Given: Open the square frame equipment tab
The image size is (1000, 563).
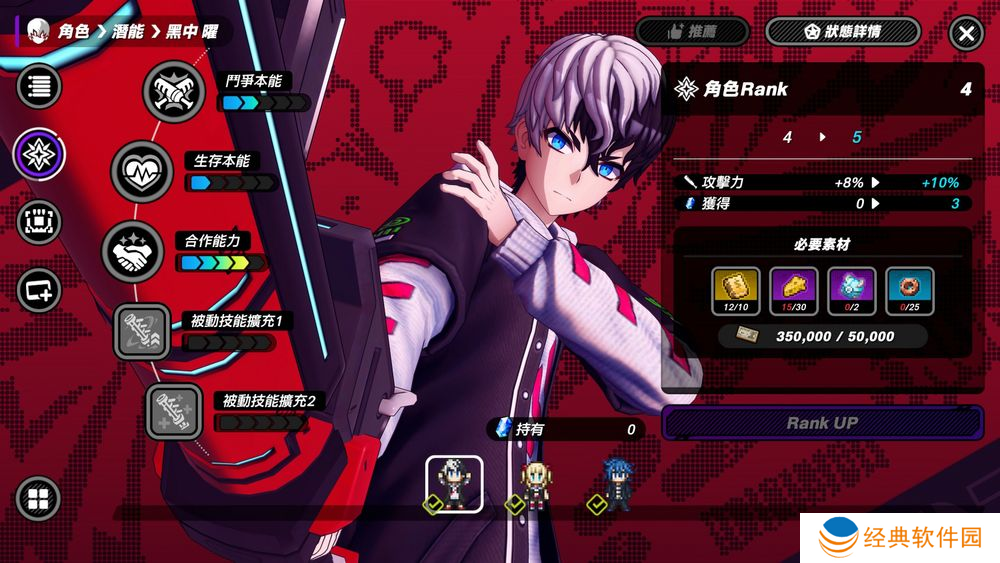Looking at the screenshot, I should (39, 222).
